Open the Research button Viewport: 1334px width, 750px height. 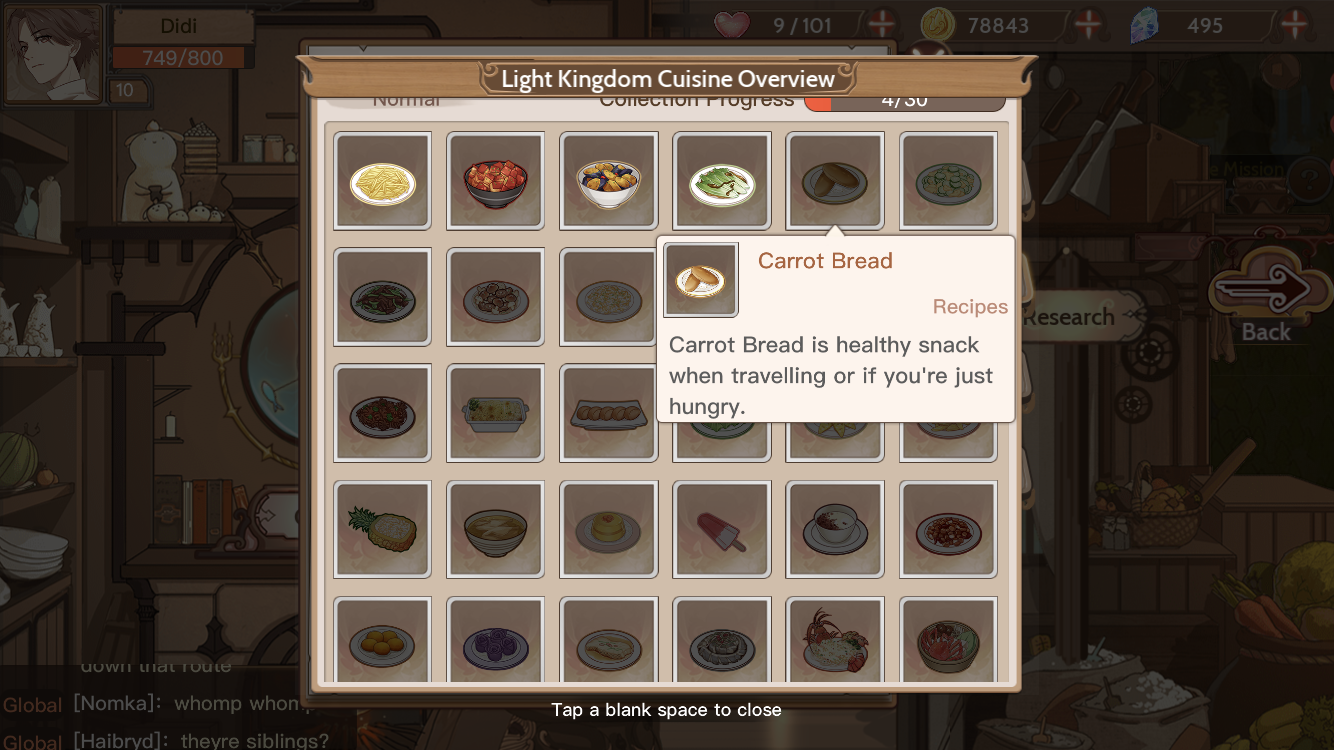click(x=1071, y=317)
